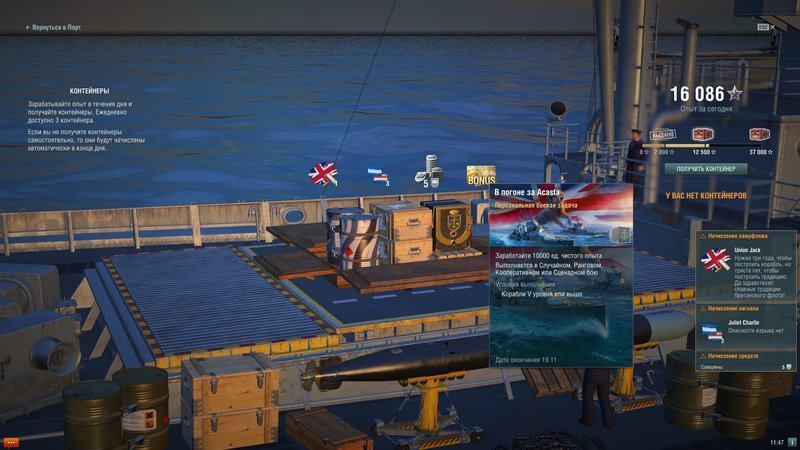This screenshot has height=450, width=800.
Task: Select the silver coins reward icon
Action: point(429,170)
